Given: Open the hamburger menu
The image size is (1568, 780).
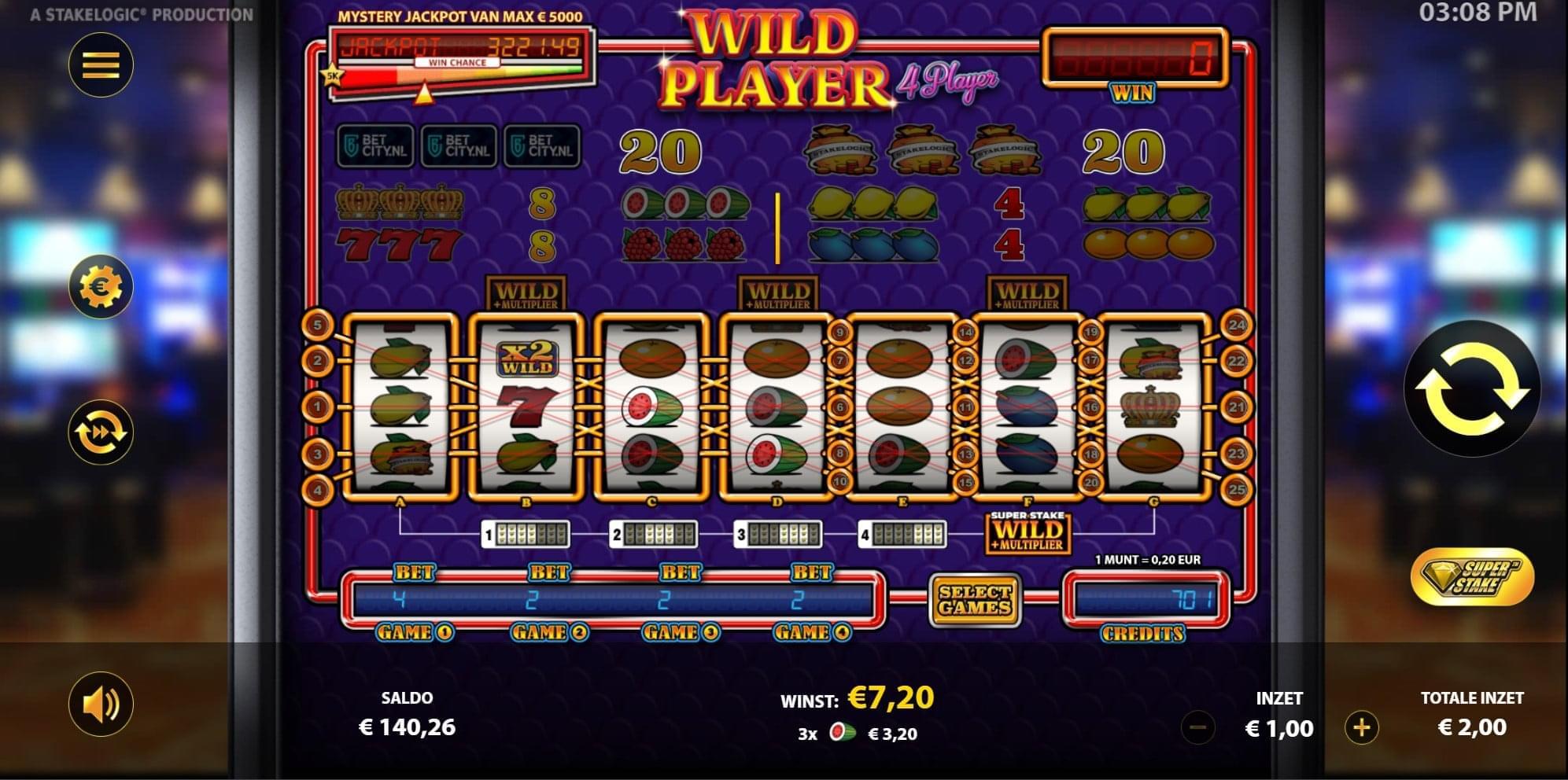Looking at the screenshot, I should pyautogui.click(x=100, y=65).
